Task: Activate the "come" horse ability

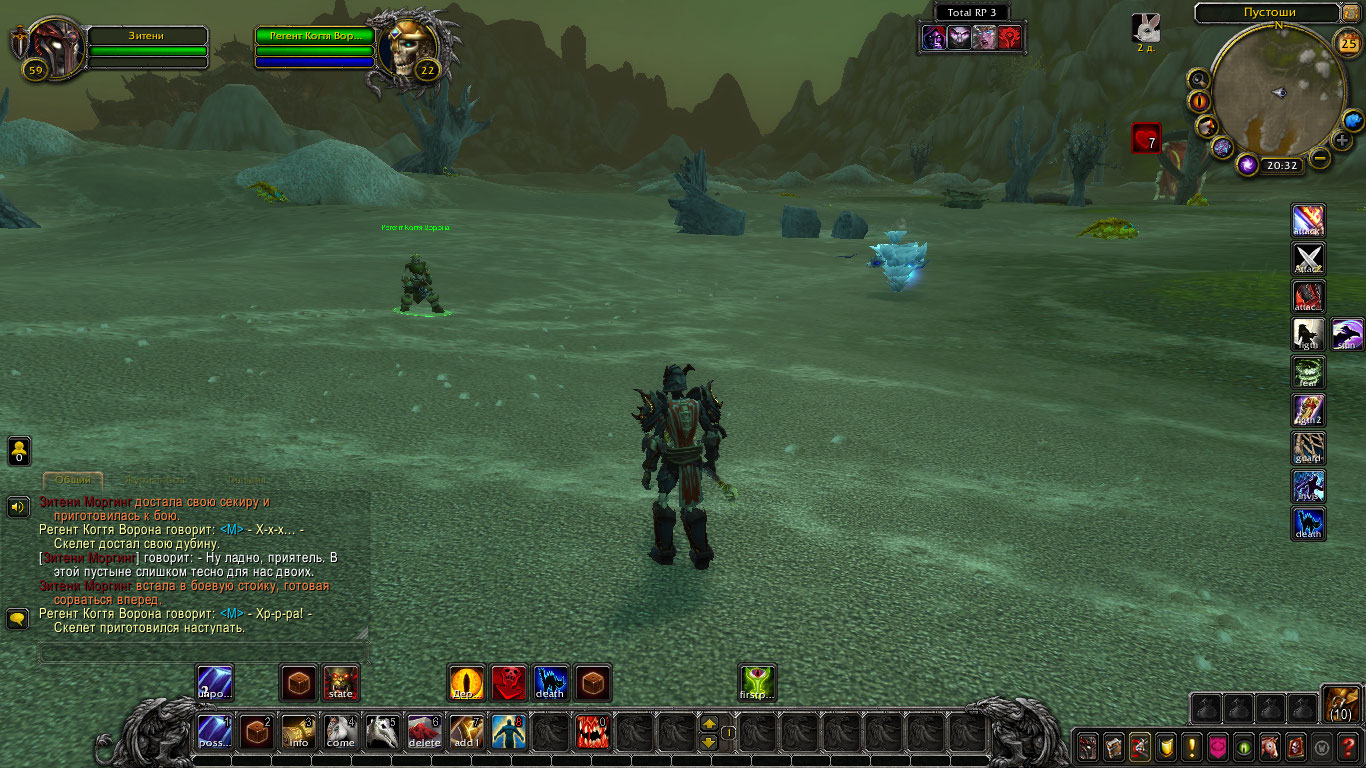Action: 341,732
